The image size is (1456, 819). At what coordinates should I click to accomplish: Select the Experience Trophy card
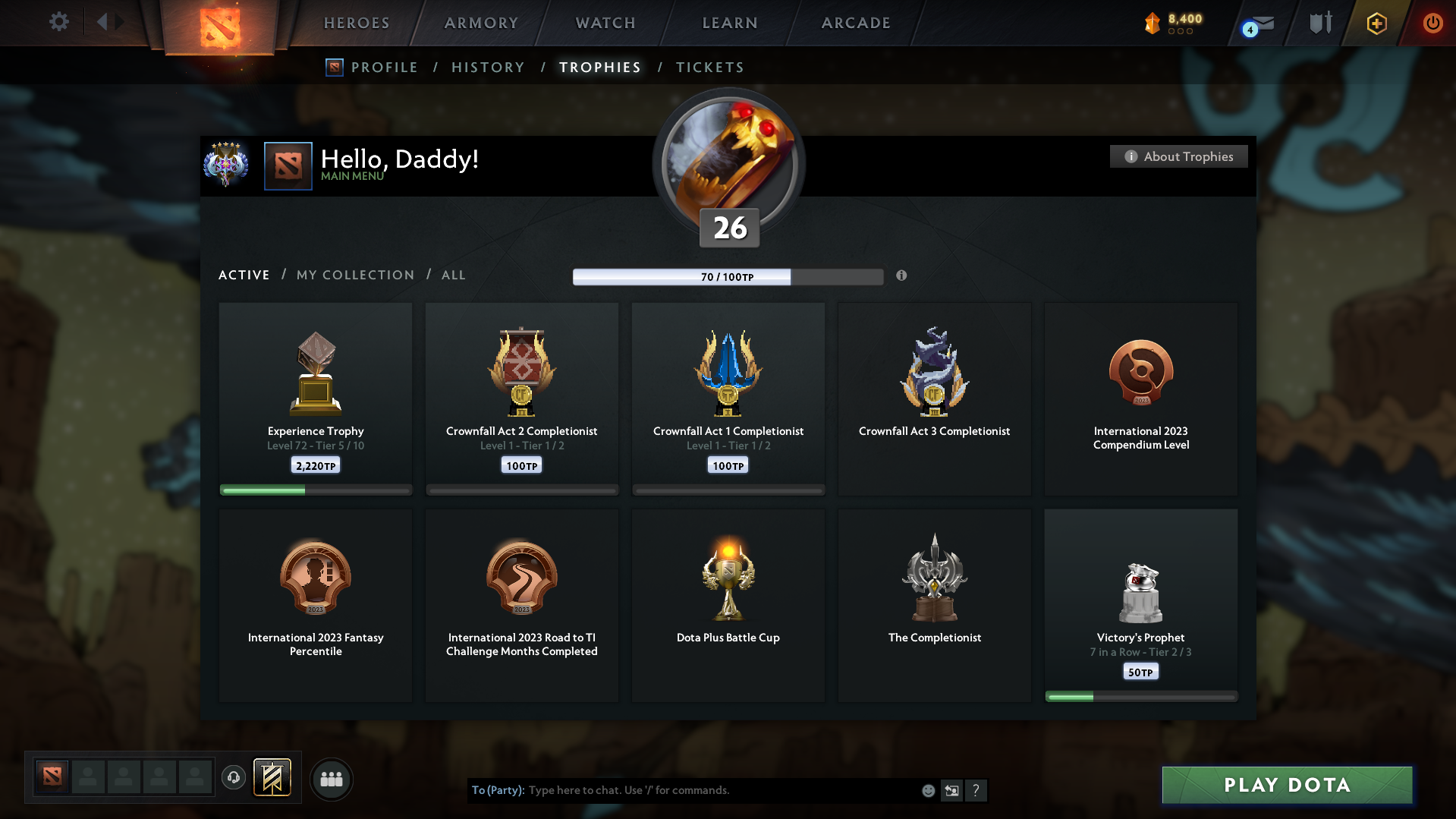pyautogui.click(x=315, y=398)
